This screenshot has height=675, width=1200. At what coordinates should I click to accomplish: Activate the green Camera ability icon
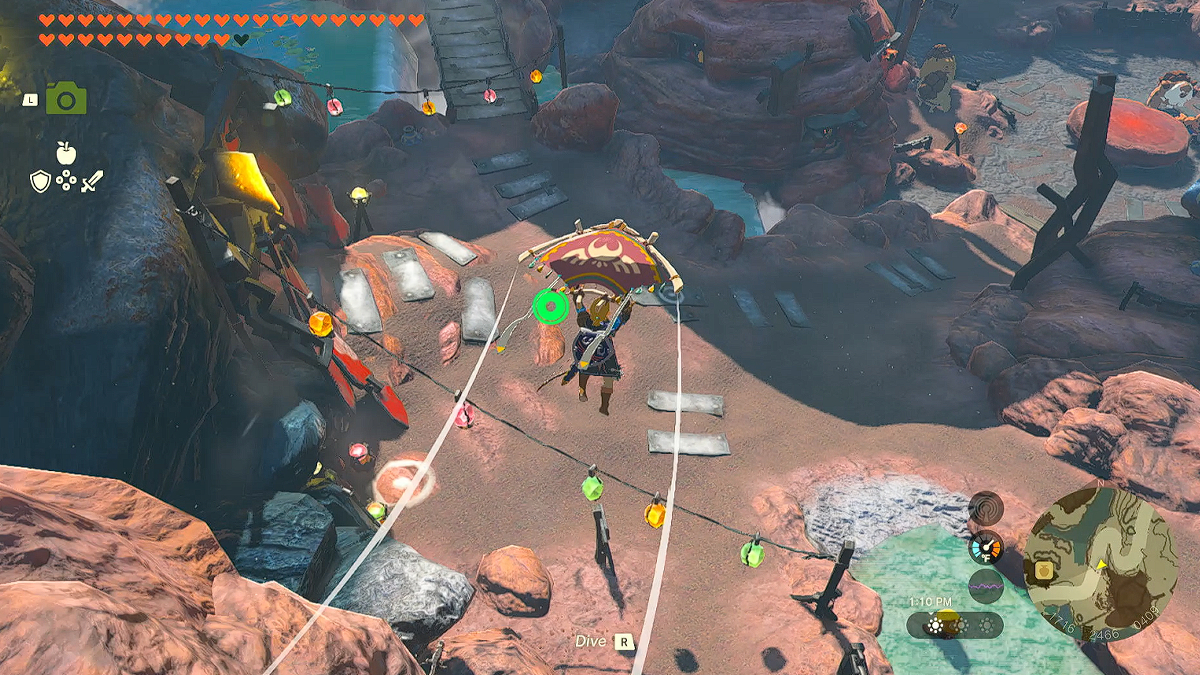66,98
